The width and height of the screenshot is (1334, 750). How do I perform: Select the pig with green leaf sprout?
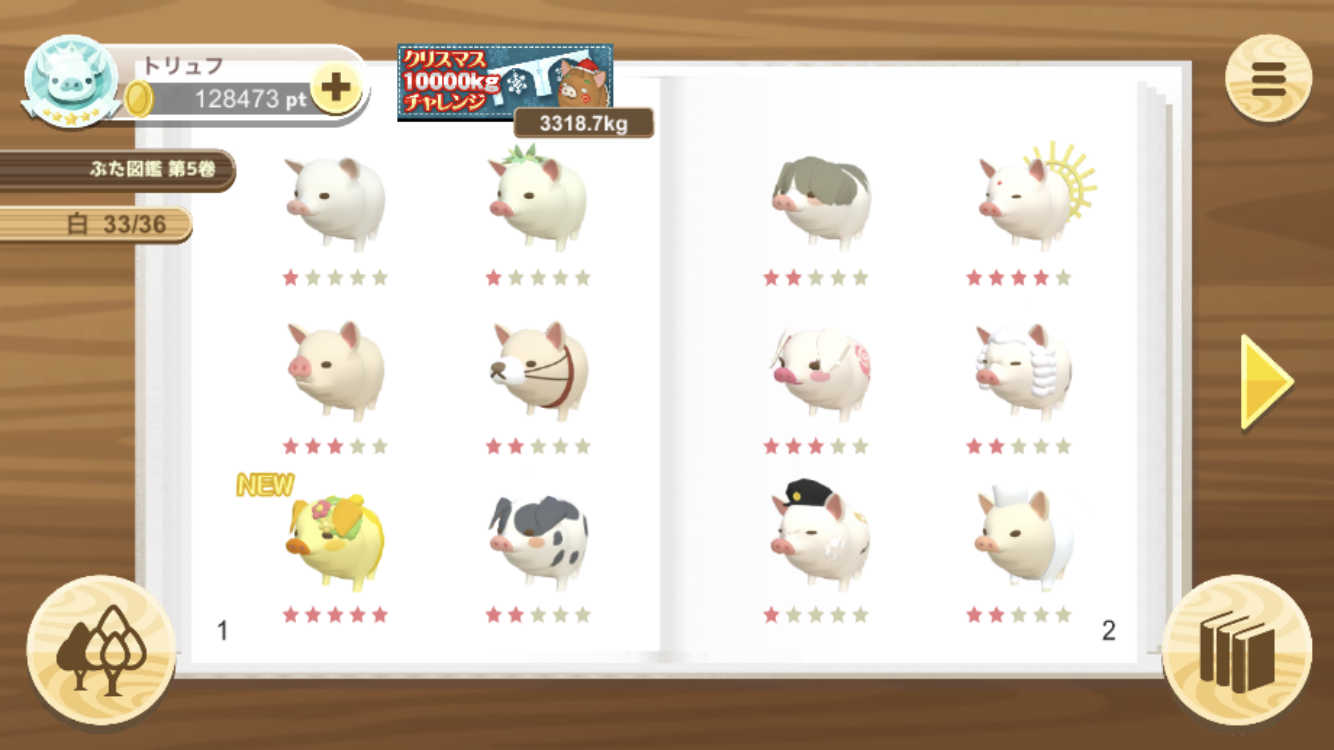[x=538, y=198]
